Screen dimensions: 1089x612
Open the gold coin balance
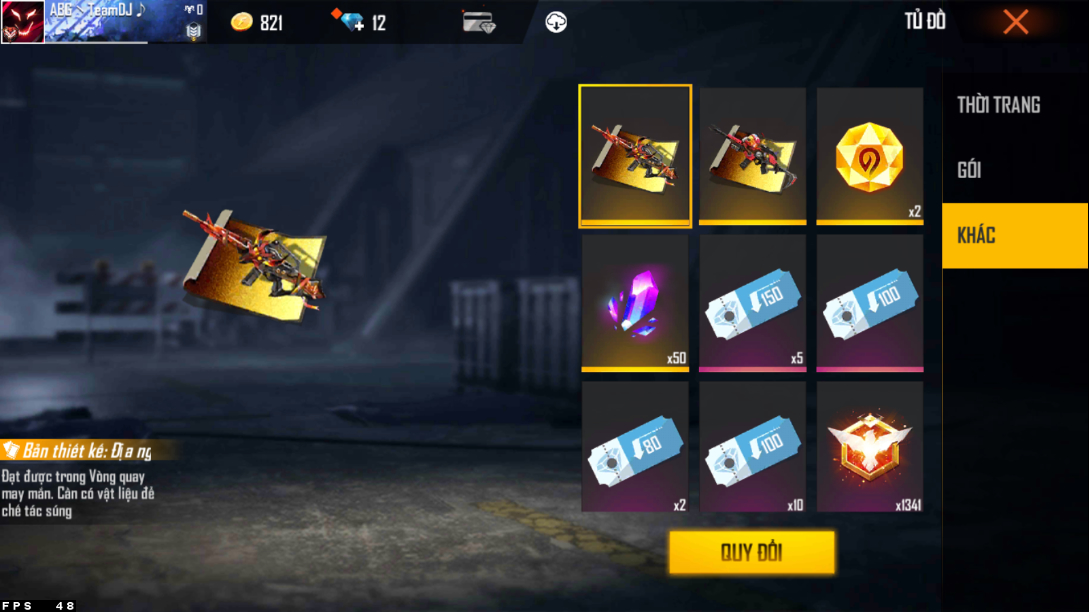click(x=257, y=22)
